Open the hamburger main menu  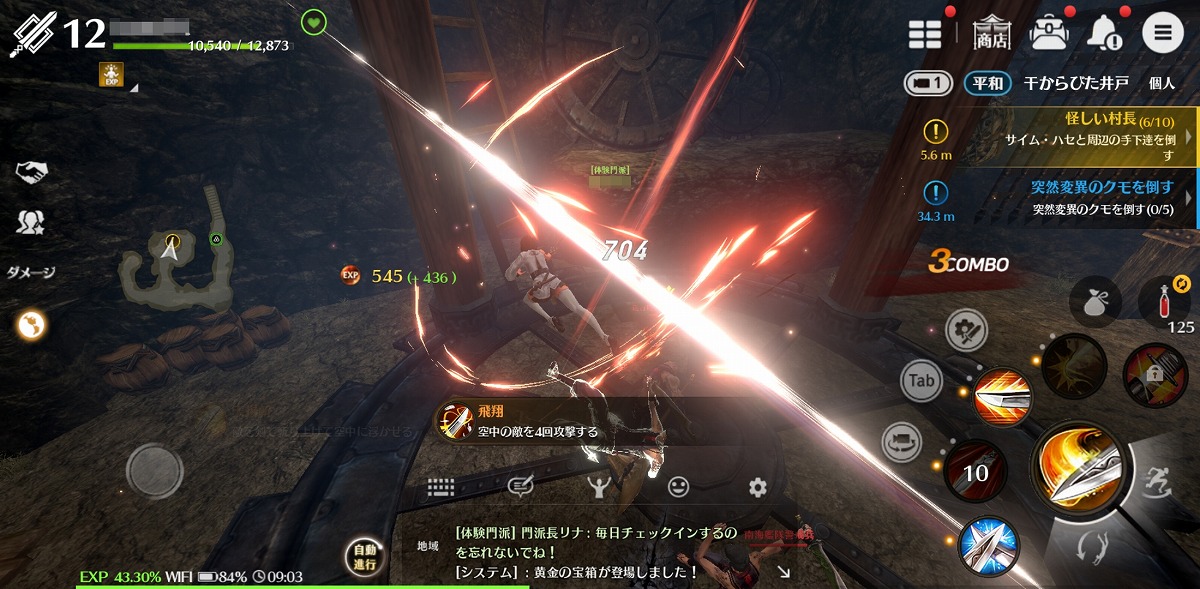(x=1162, y=33)
